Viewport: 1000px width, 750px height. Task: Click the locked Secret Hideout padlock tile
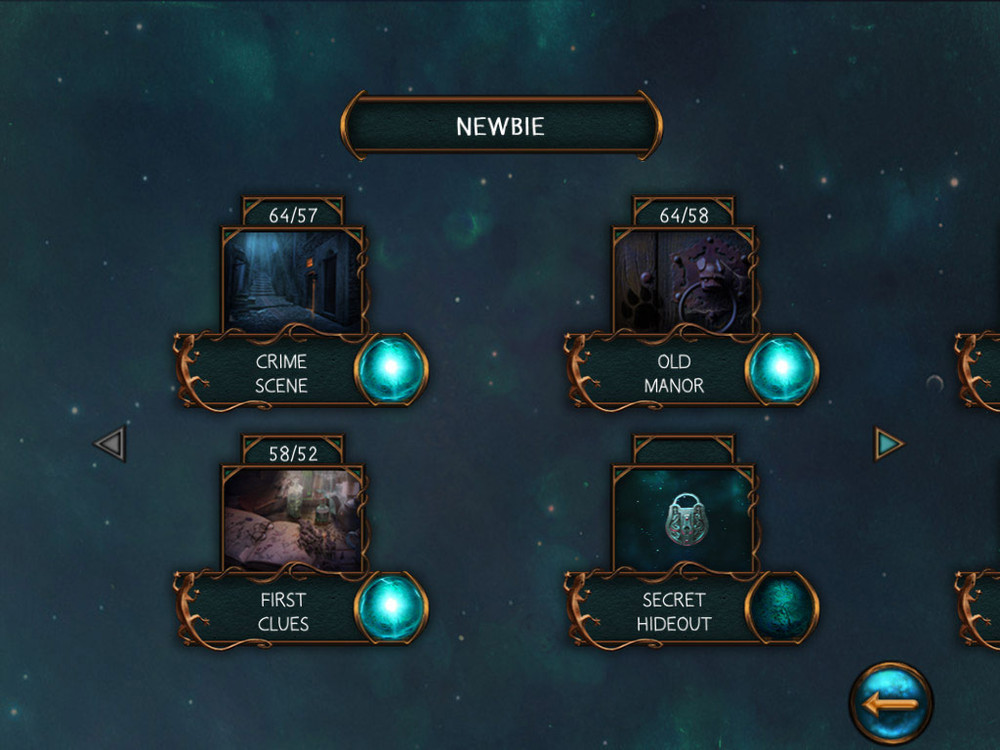click(683, 519)
